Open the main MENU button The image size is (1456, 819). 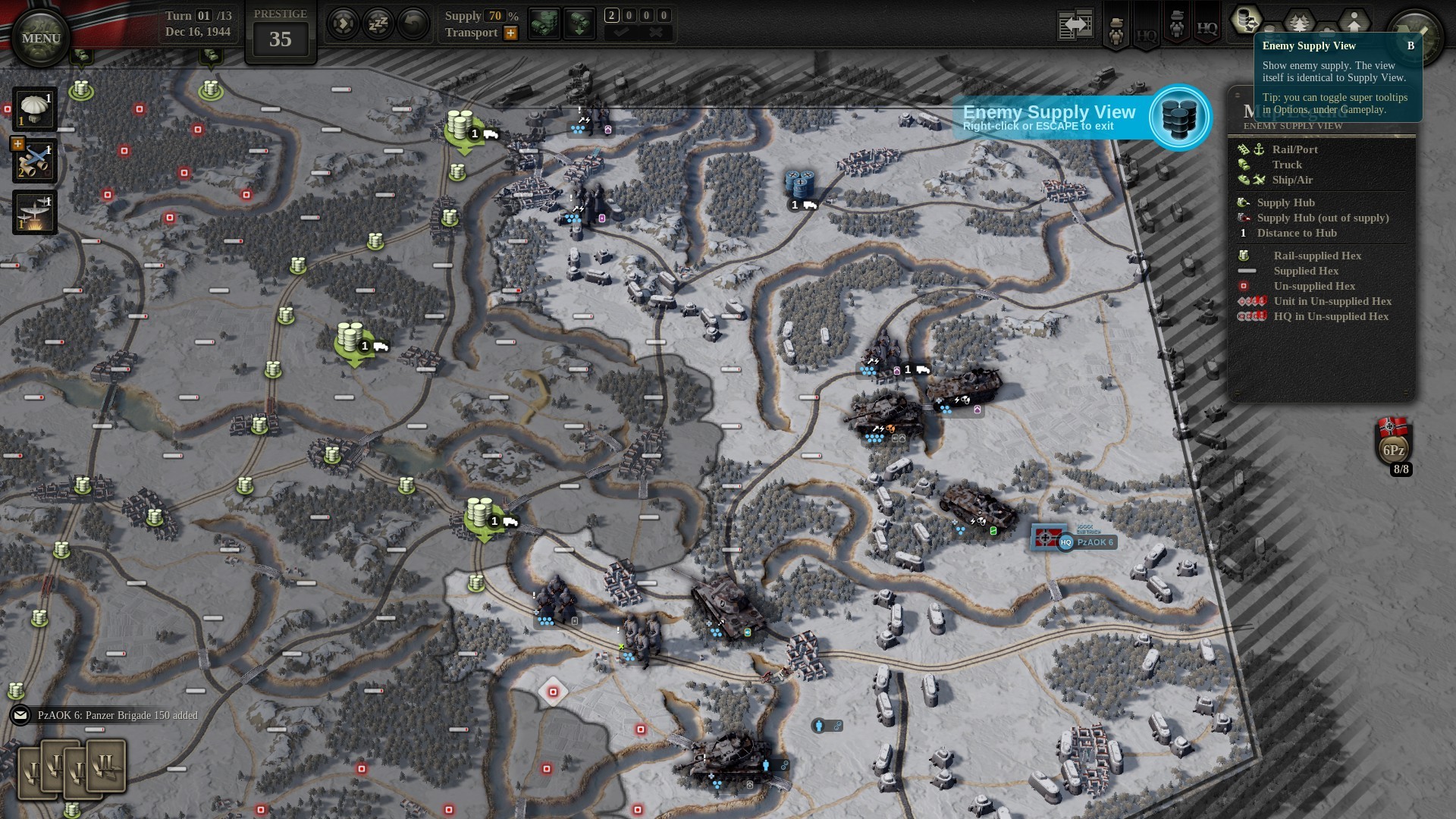pos(41,38)
